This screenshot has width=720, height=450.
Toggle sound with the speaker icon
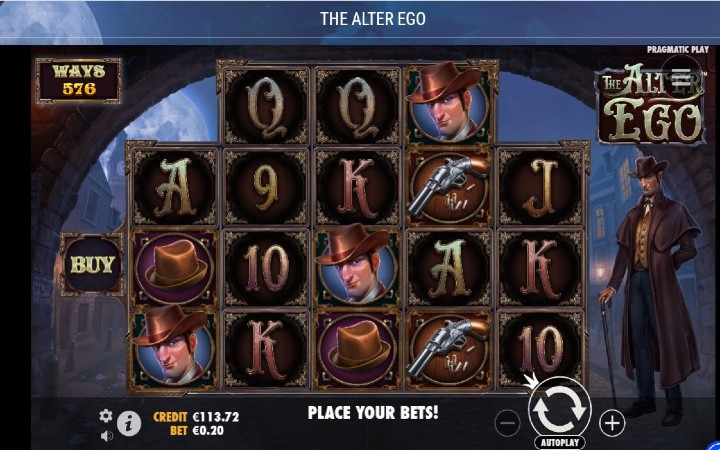point(106,435)
